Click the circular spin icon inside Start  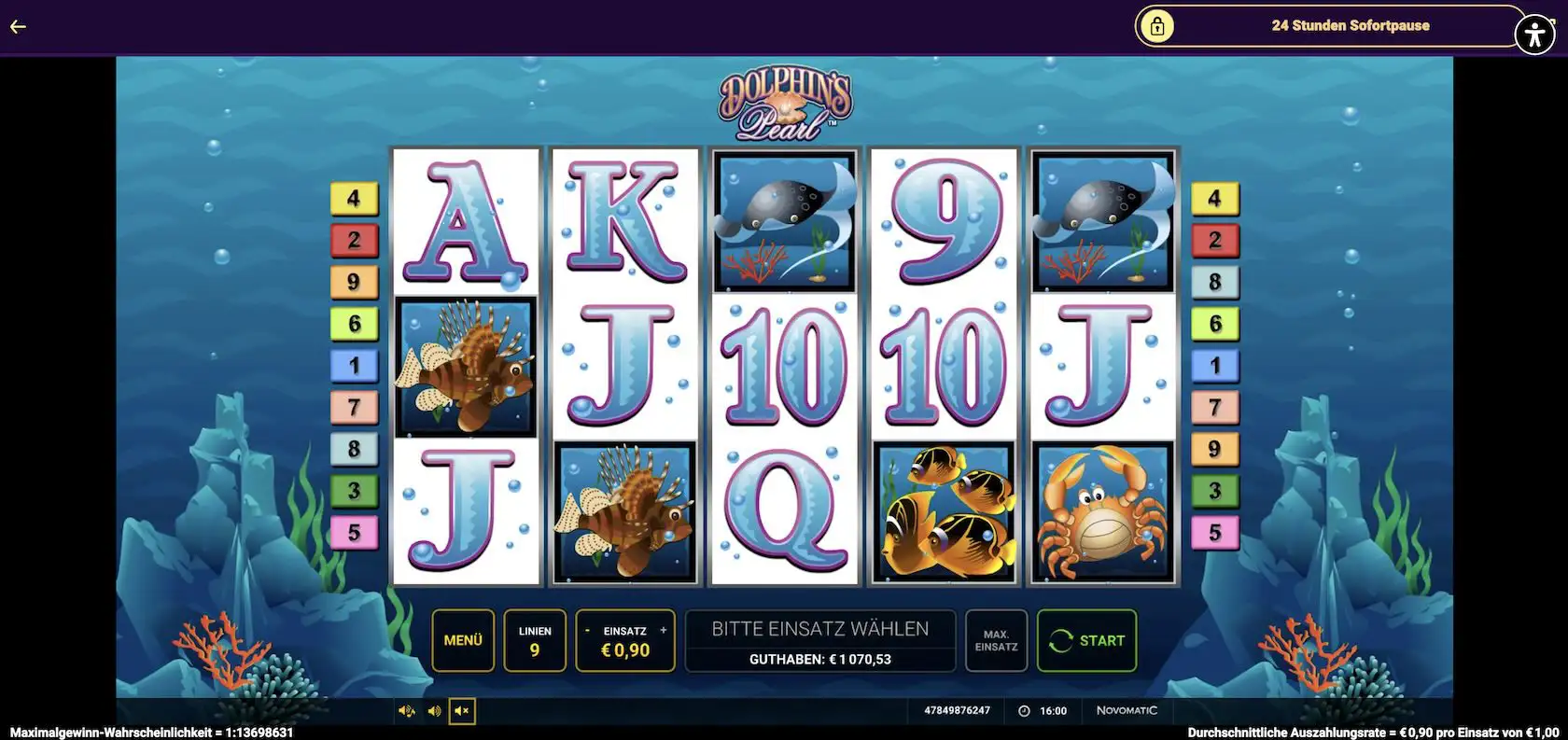(1059, 640)
